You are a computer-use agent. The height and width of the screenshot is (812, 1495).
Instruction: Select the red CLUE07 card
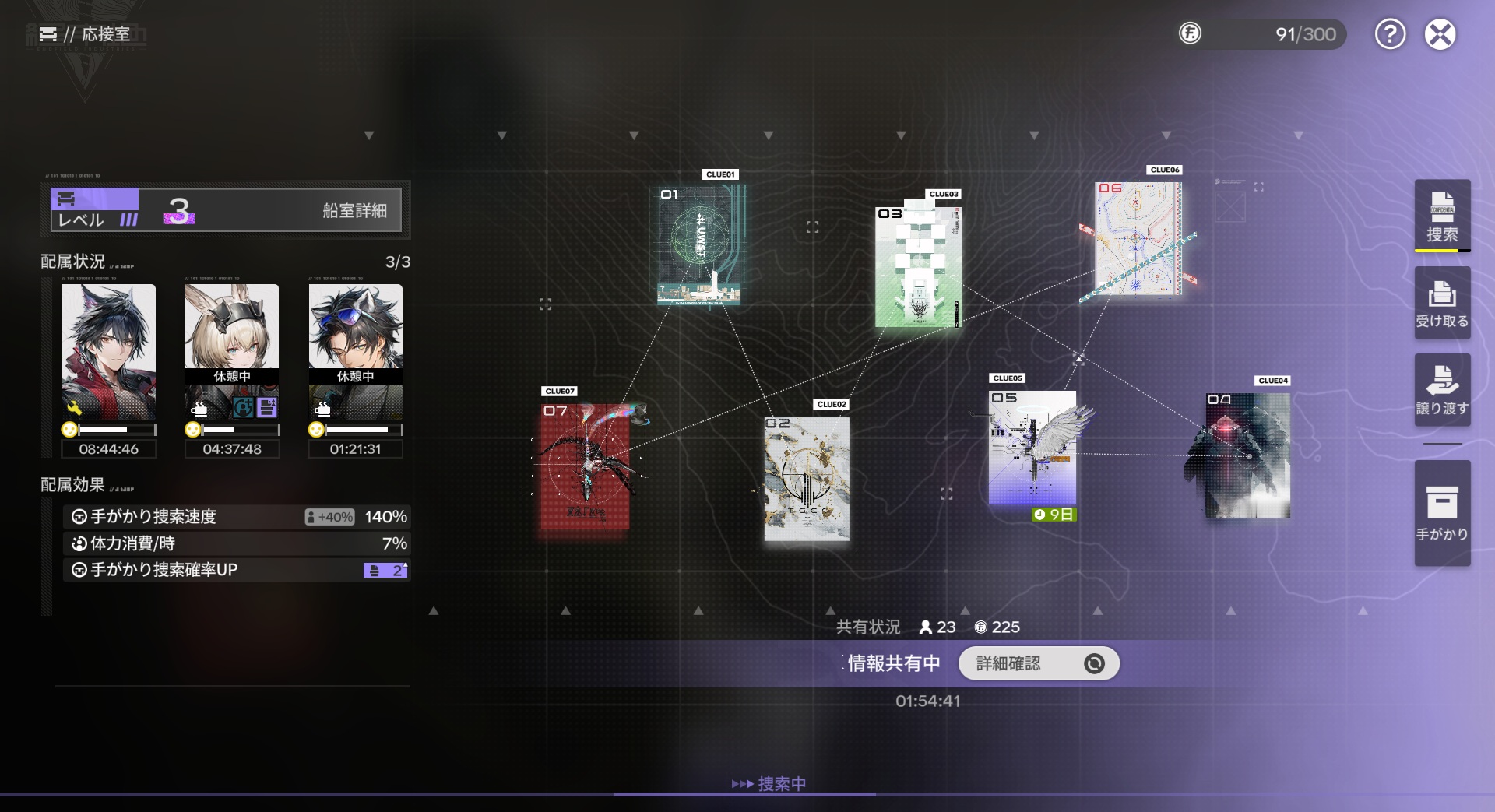click(586, 466)
